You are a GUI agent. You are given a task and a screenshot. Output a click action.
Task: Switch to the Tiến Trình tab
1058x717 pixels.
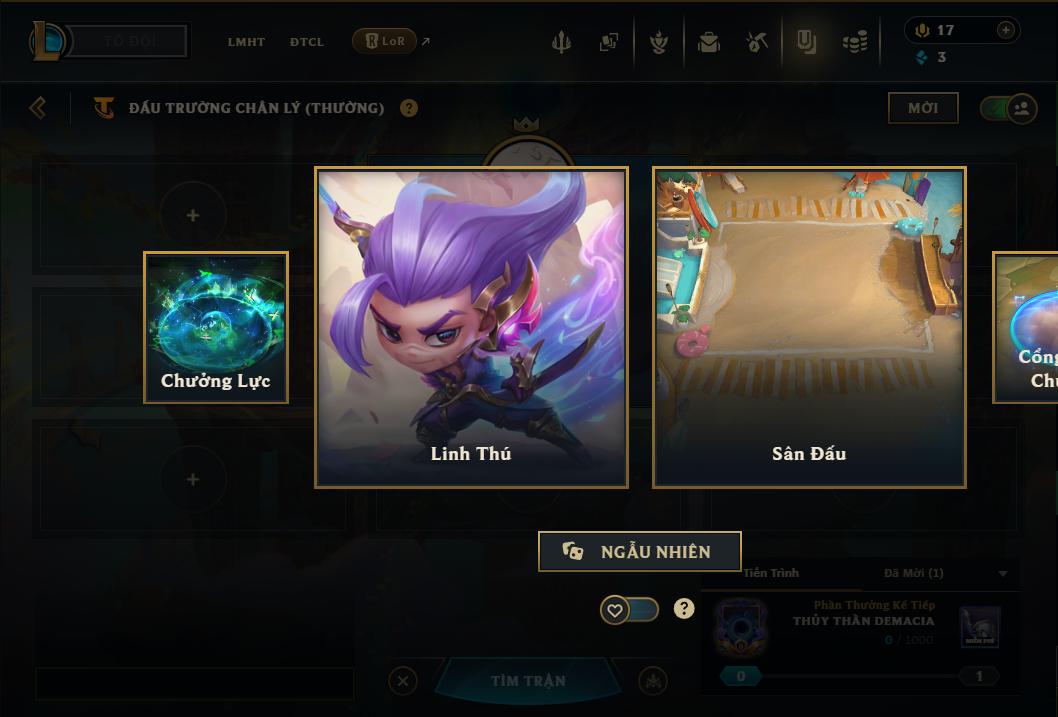[x=771, y=573]
